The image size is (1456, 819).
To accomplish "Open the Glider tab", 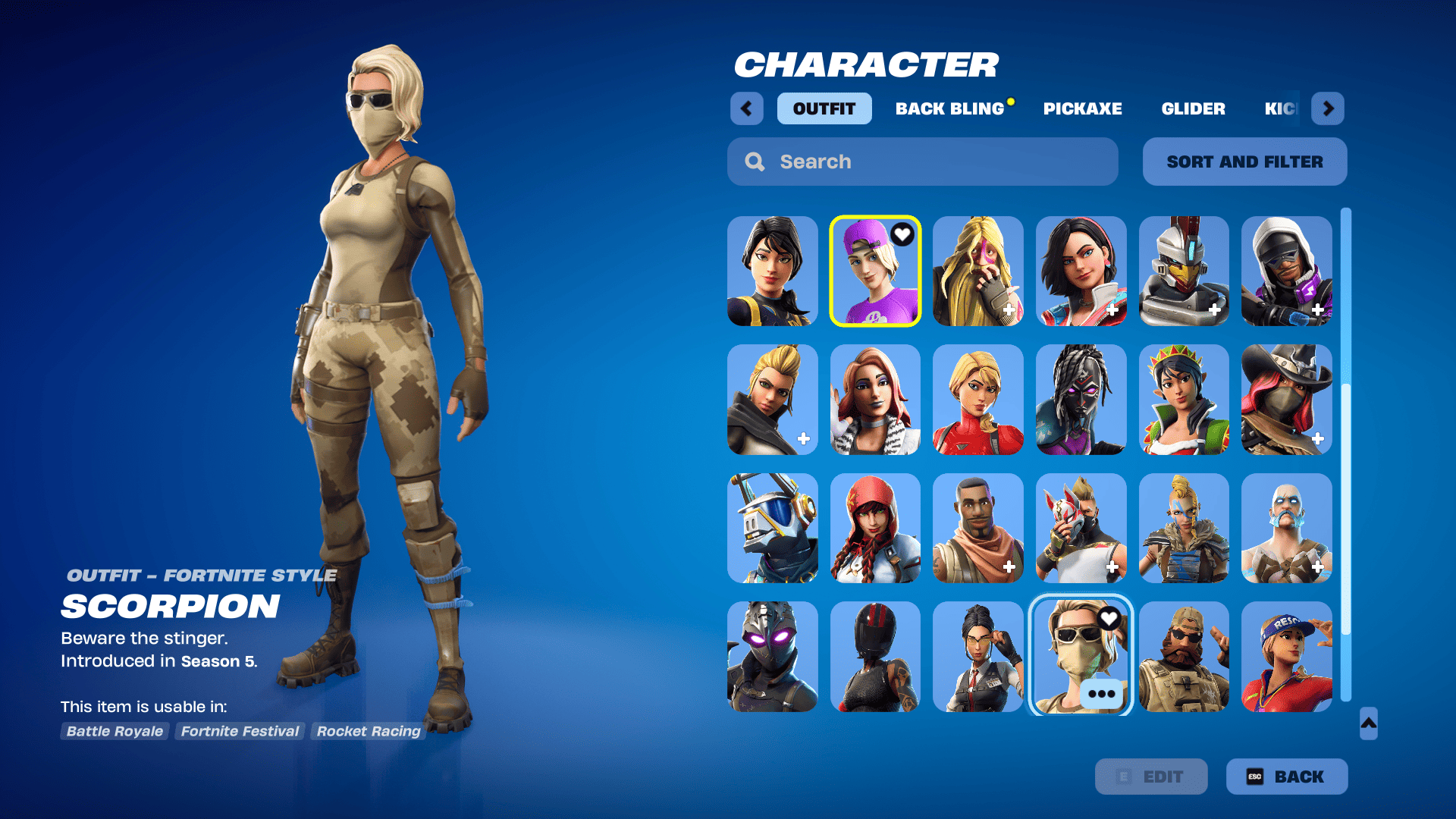I will pyautogui.click(x=1193, y=108).
